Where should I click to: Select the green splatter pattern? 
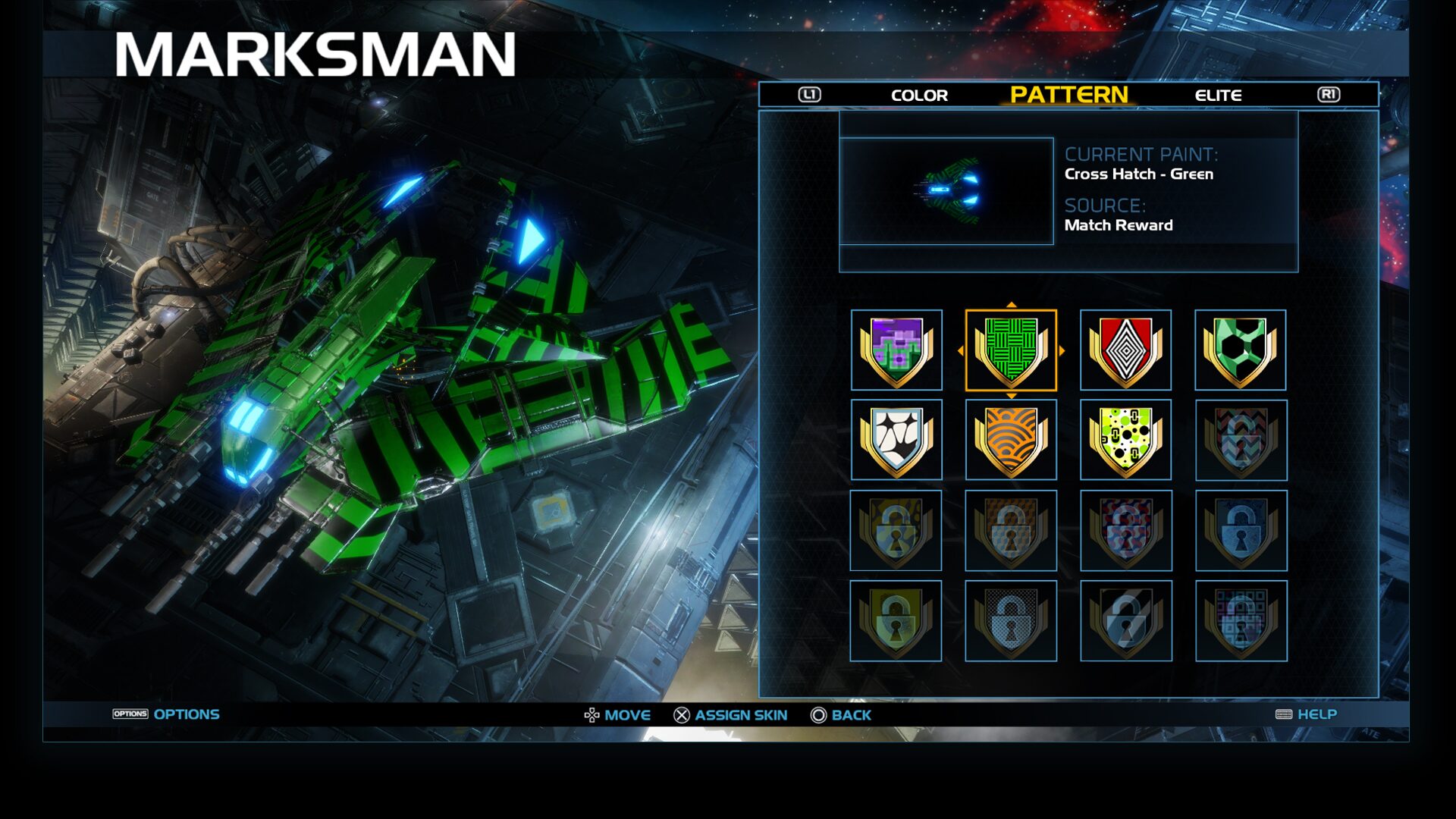click(x=1126, y=438)
